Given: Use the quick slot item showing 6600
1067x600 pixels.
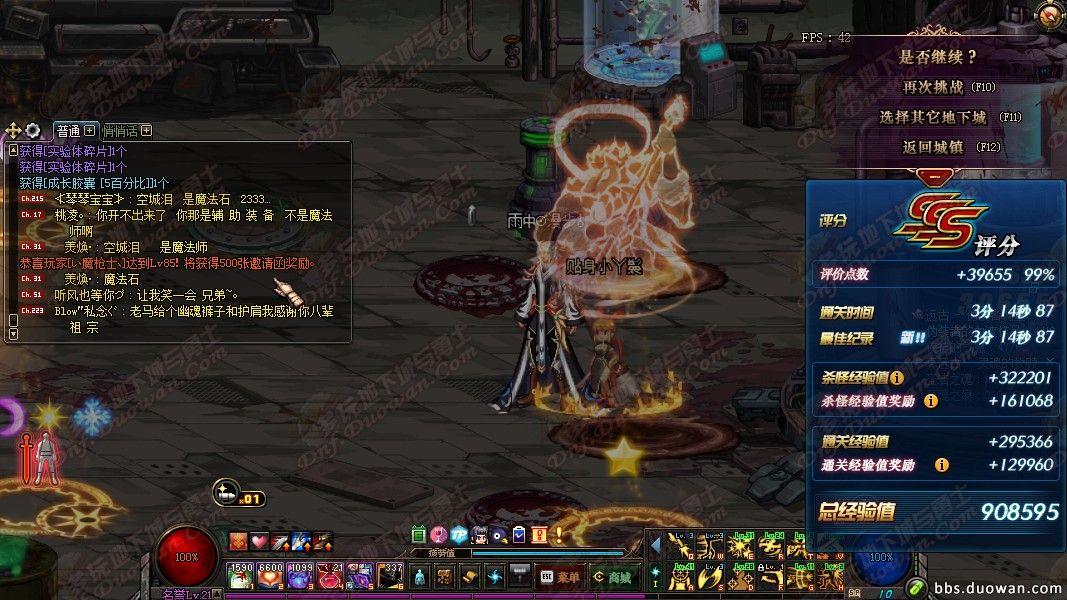Looking at the screenshot, I should pyautogui.click(x=271, y=574).
